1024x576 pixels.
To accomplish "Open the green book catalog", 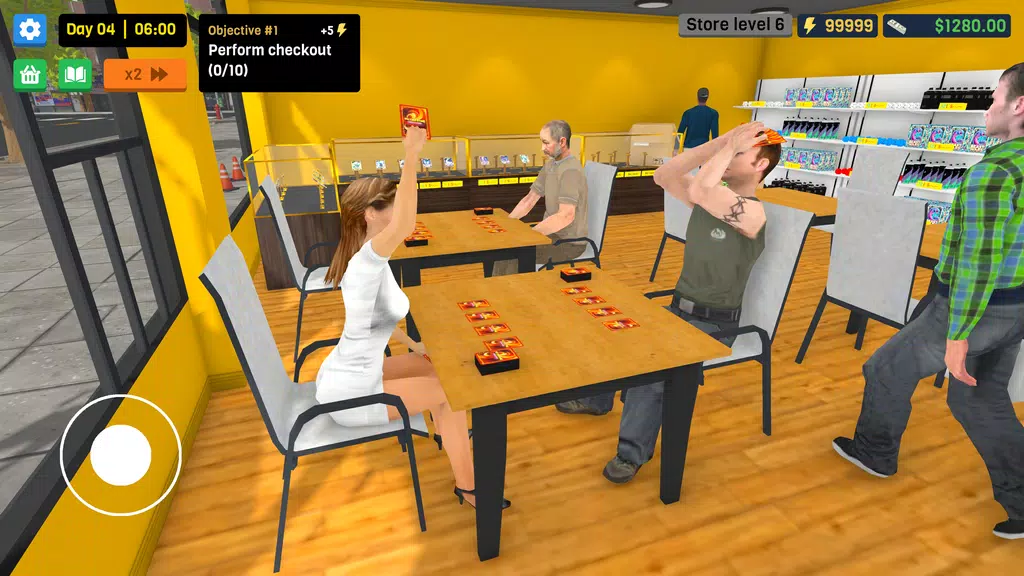I will tap(75, 74).
